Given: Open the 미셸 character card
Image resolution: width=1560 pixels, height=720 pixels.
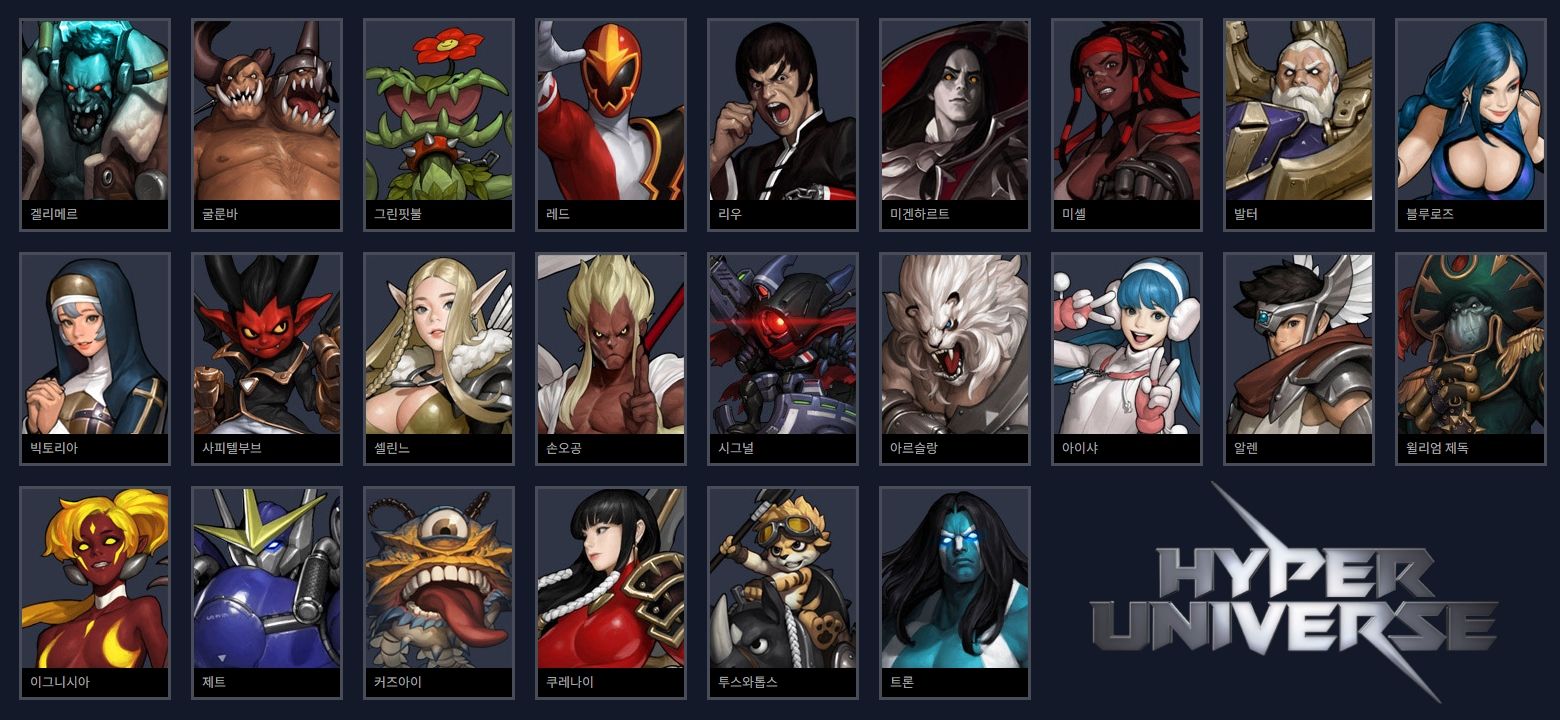Looking at the screenshot, I should point(1127,120).
